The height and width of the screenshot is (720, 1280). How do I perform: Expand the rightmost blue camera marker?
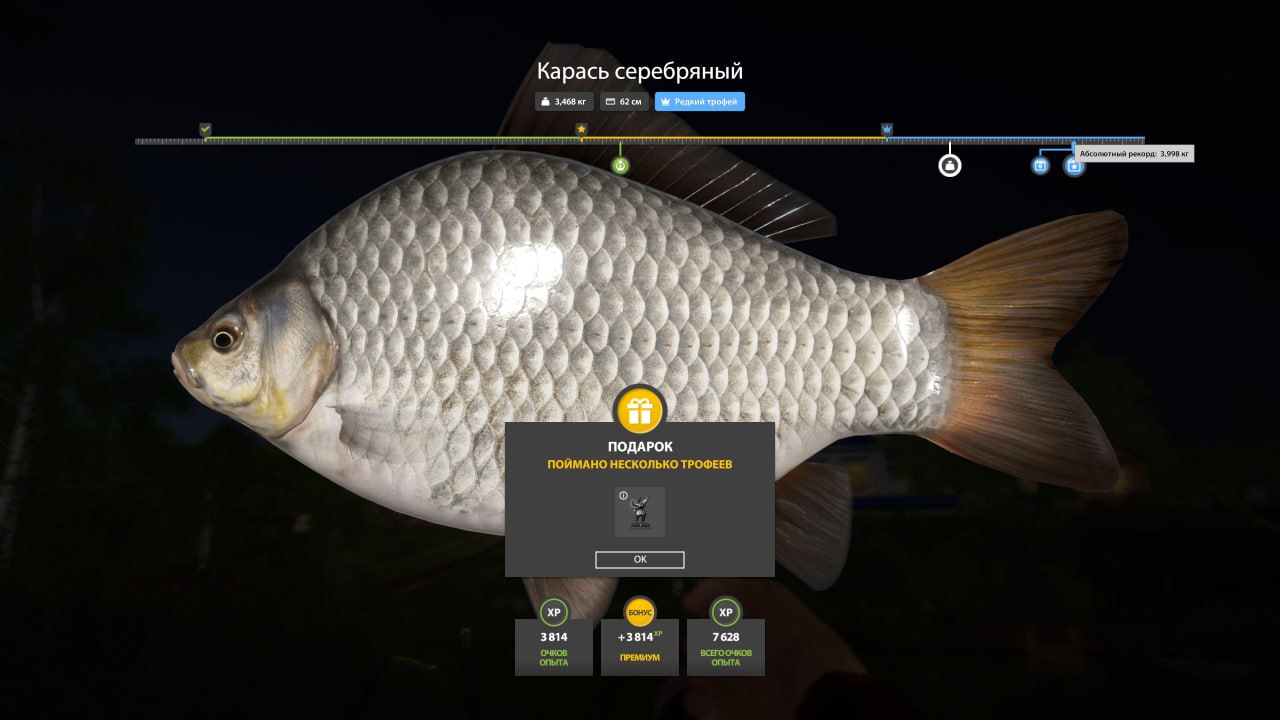(x=1072, y=167)
